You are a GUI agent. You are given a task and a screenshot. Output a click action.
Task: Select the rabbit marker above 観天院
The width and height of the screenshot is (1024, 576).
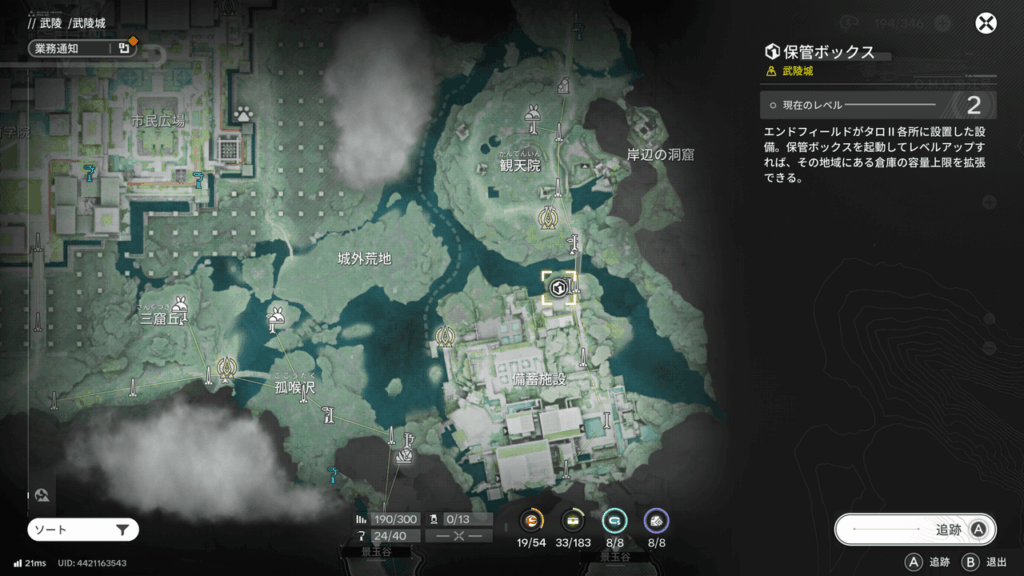click(534, 119)
